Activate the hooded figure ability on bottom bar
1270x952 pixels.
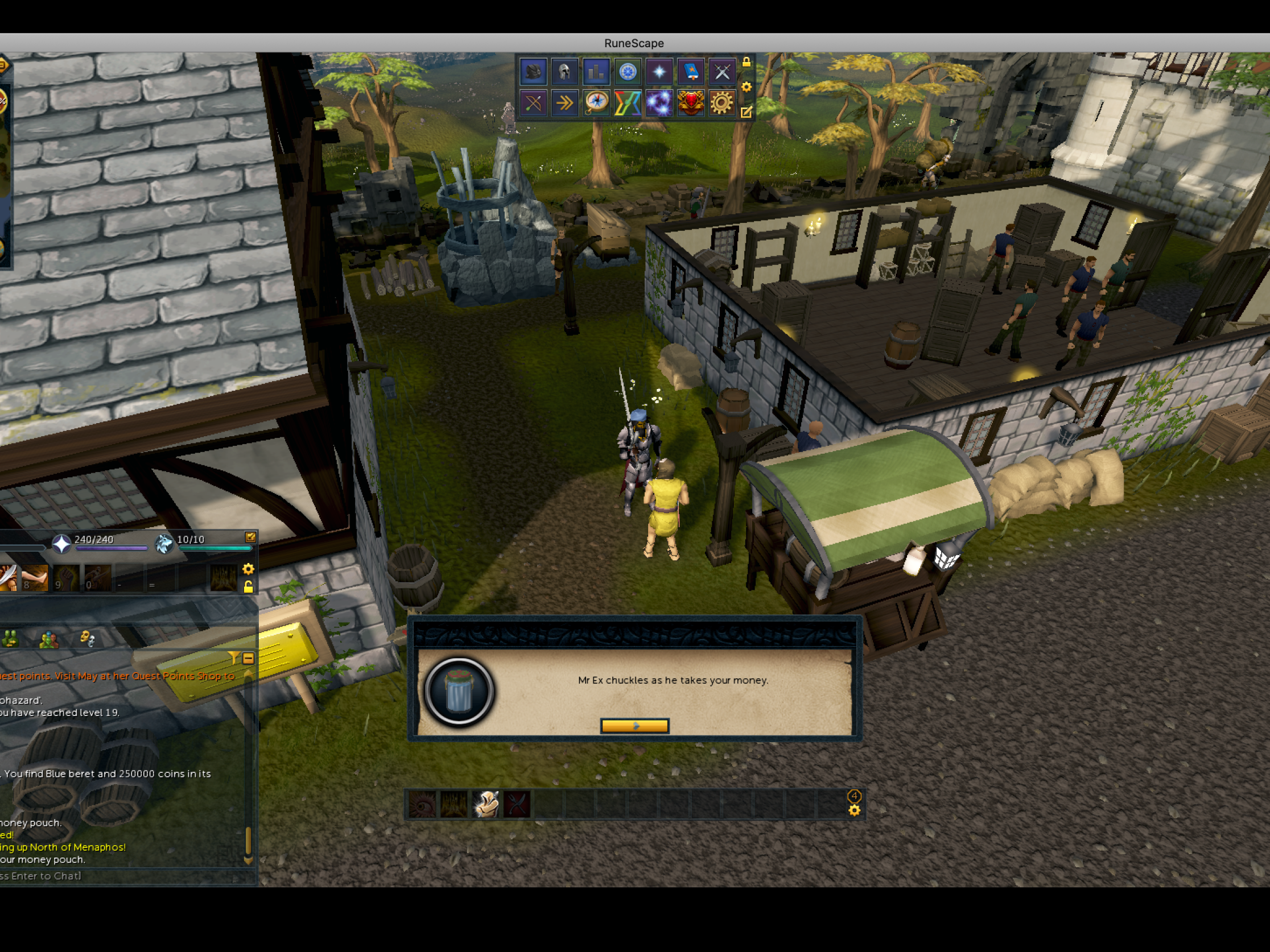click(486, 804)
